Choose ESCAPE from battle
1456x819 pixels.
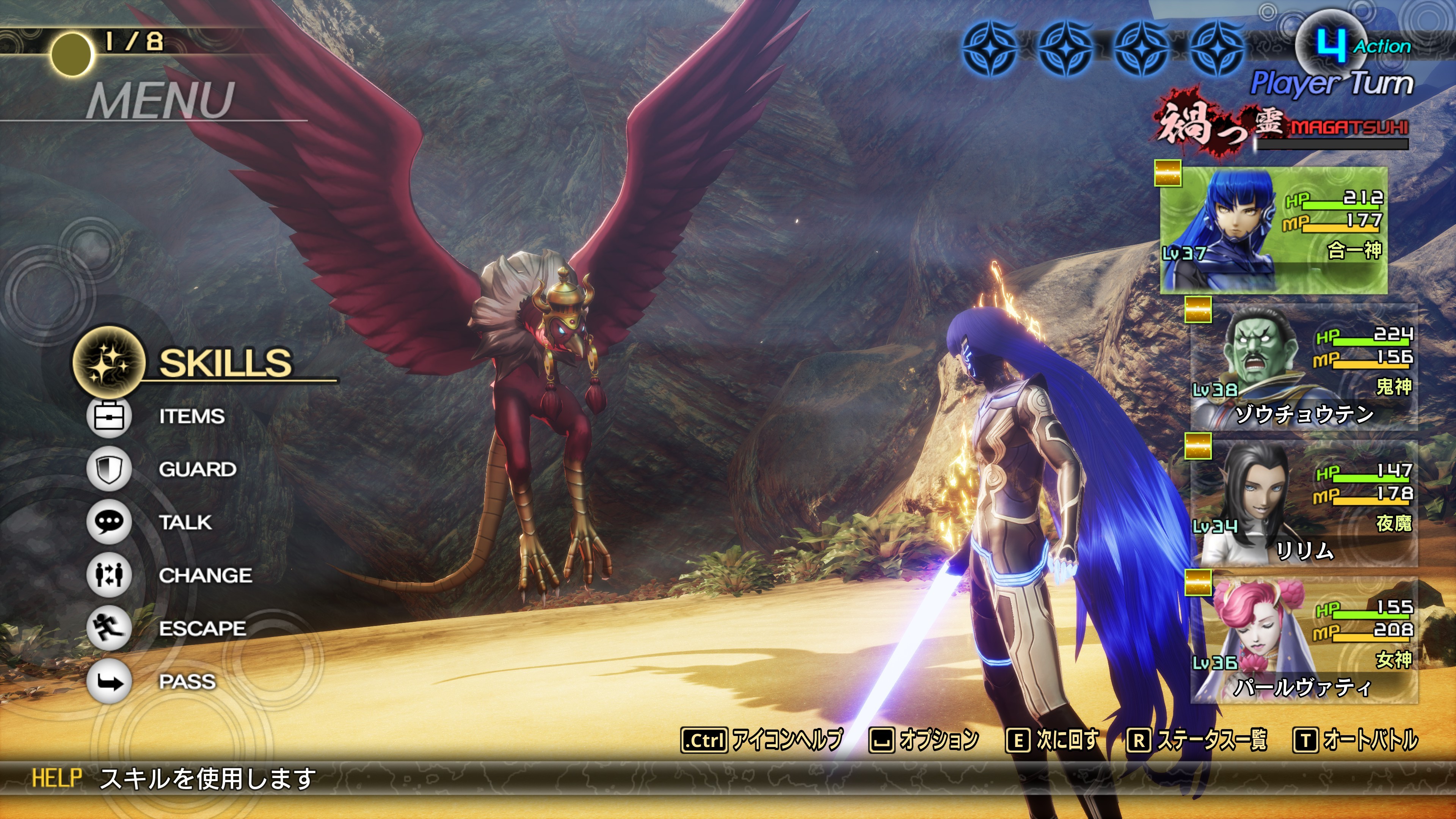[x=202, y=629]
